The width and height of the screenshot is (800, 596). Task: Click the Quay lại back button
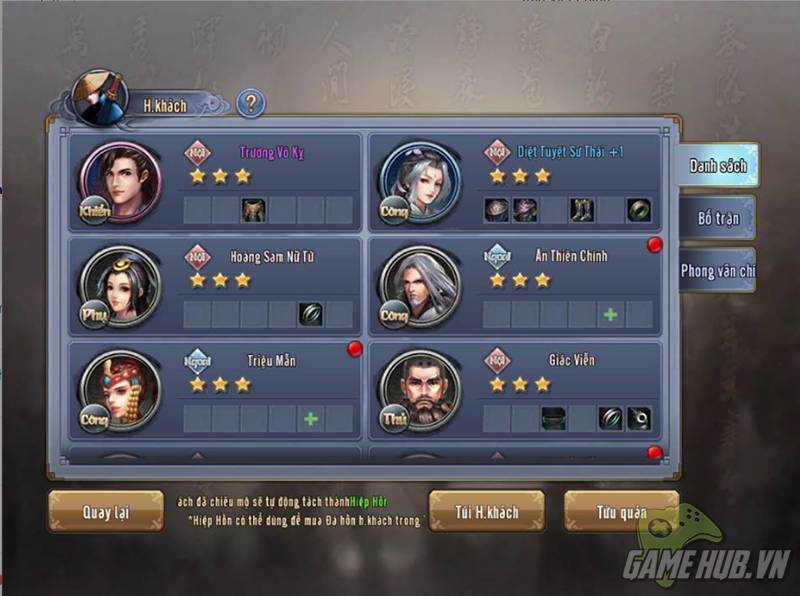[x=106, y=512]
